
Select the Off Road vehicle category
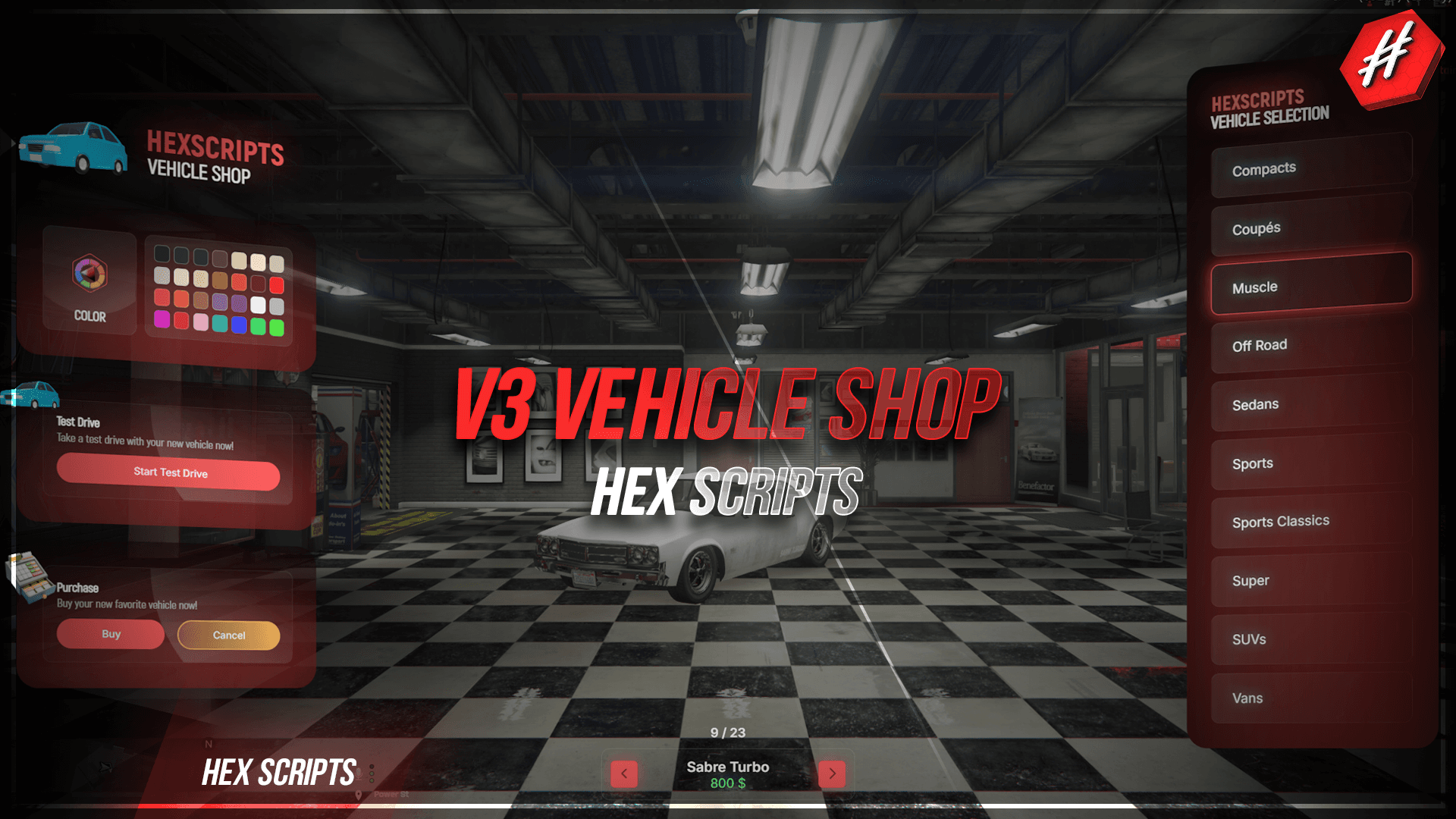[1311, 346]
